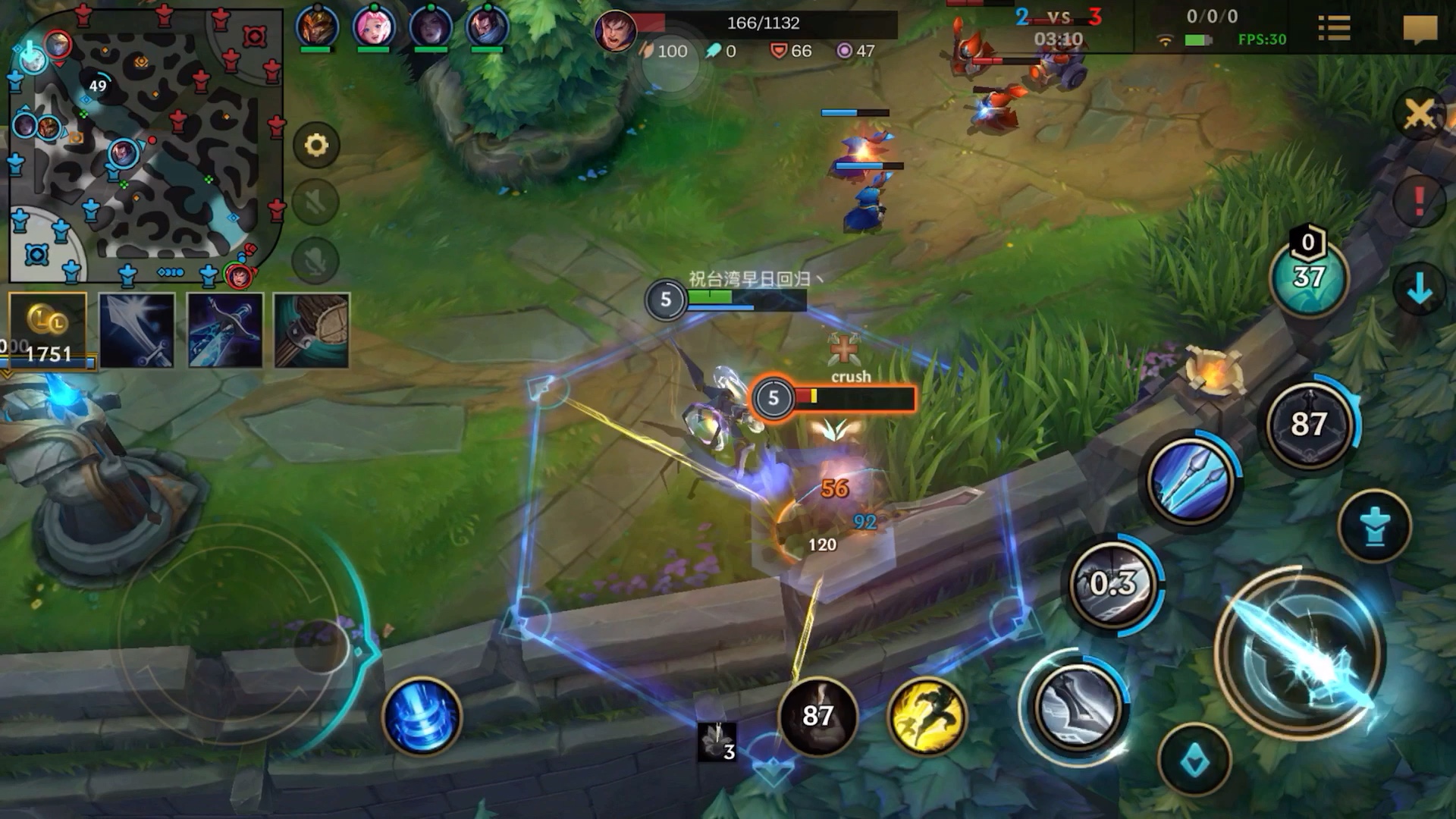Open the minimap

pos(146,146)
